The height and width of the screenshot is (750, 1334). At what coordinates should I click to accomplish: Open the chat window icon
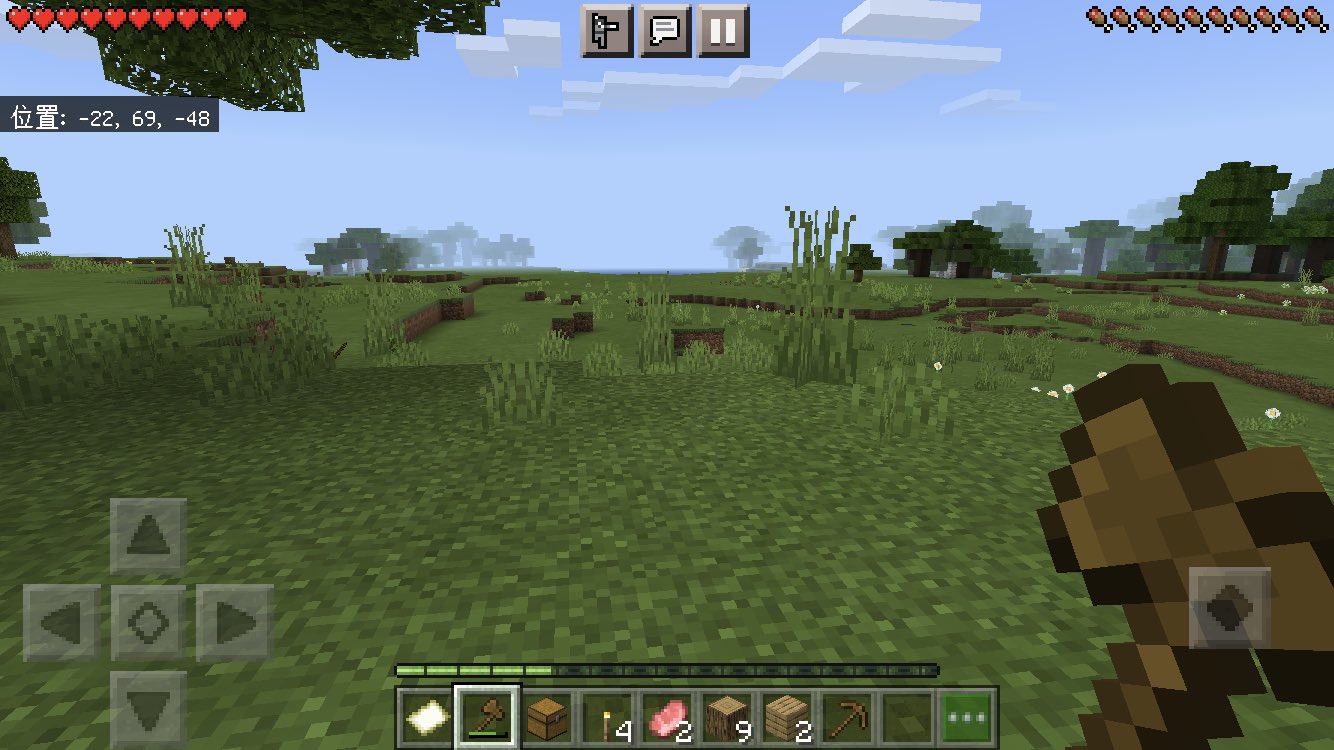664,30
